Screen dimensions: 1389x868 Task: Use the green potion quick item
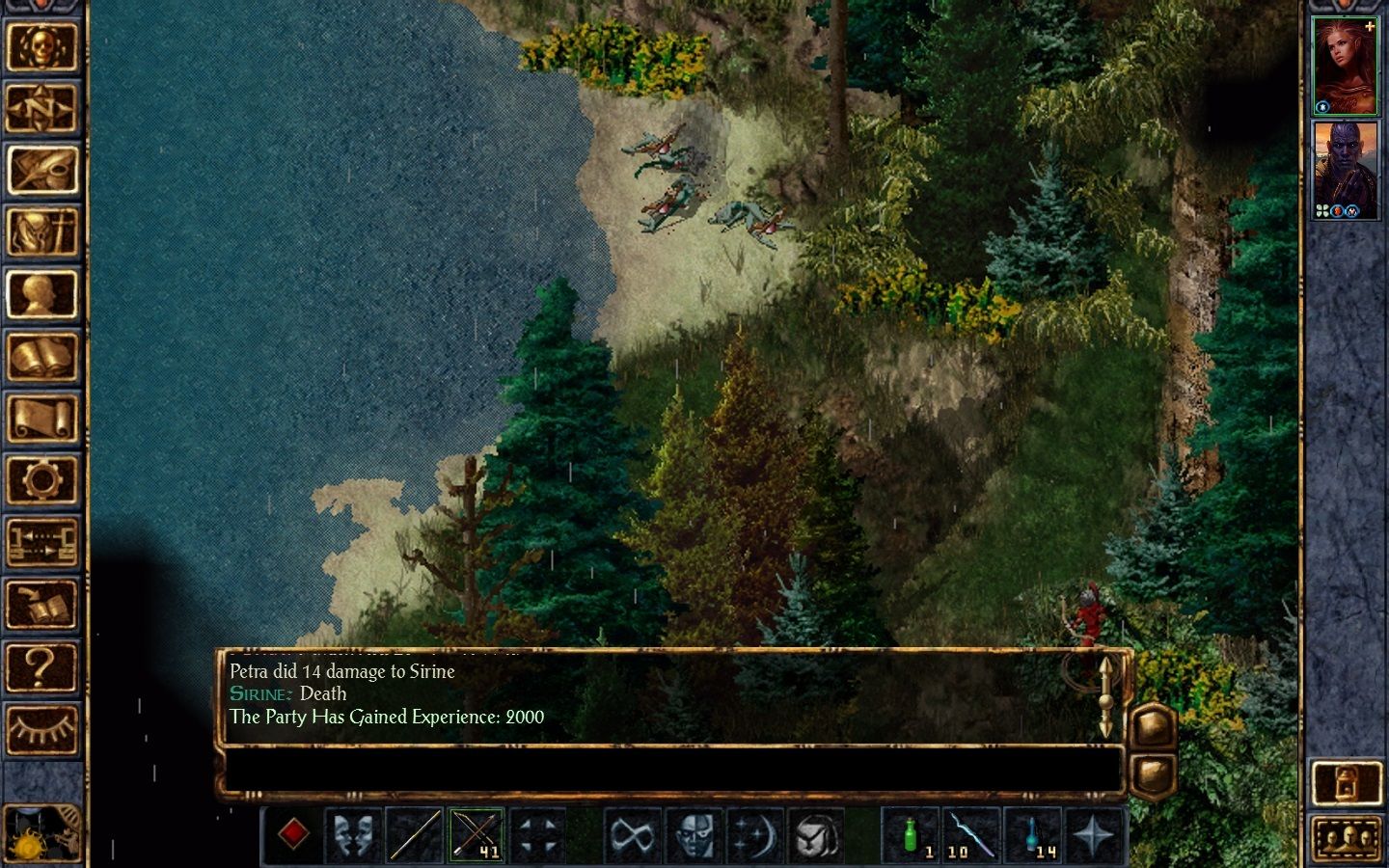point(911,834)
